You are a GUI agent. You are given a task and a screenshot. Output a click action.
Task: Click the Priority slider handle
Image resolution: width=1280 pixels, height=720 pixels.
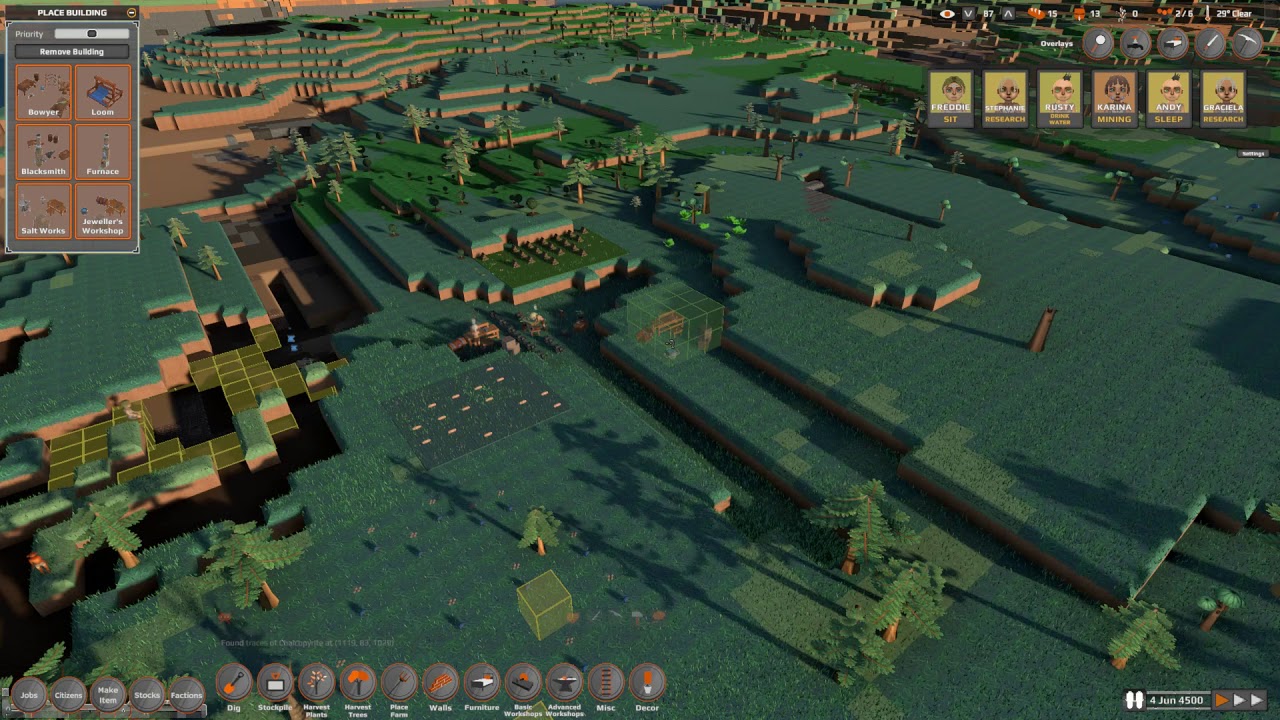[91, 34]
